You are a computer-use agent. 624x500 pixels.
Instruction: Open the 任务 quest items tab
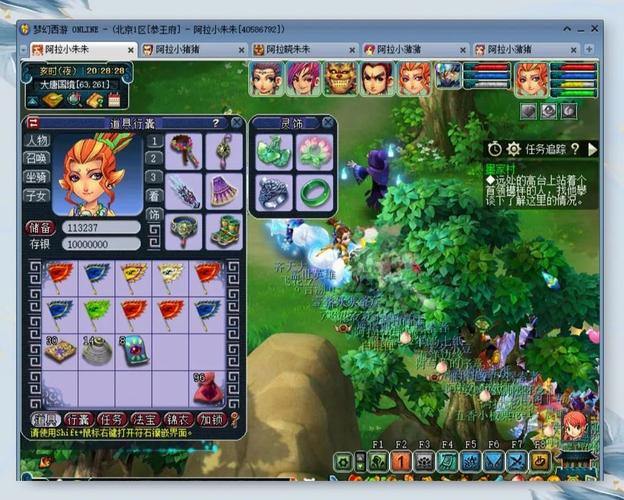pyautogui.click(x=111, y=419)
